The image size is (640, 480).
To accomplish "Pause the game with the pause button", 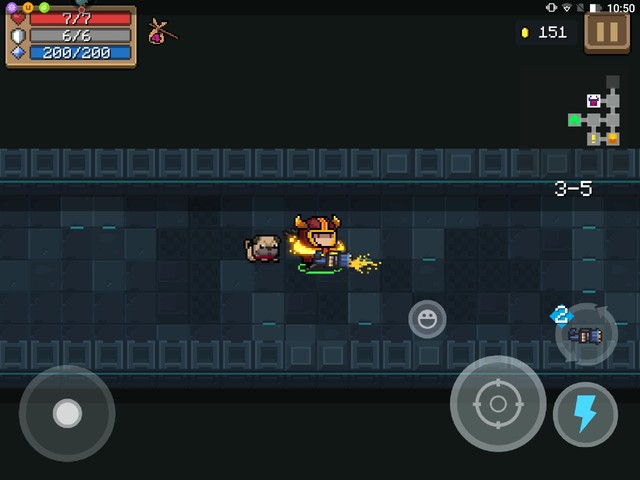I will [607, 32].
